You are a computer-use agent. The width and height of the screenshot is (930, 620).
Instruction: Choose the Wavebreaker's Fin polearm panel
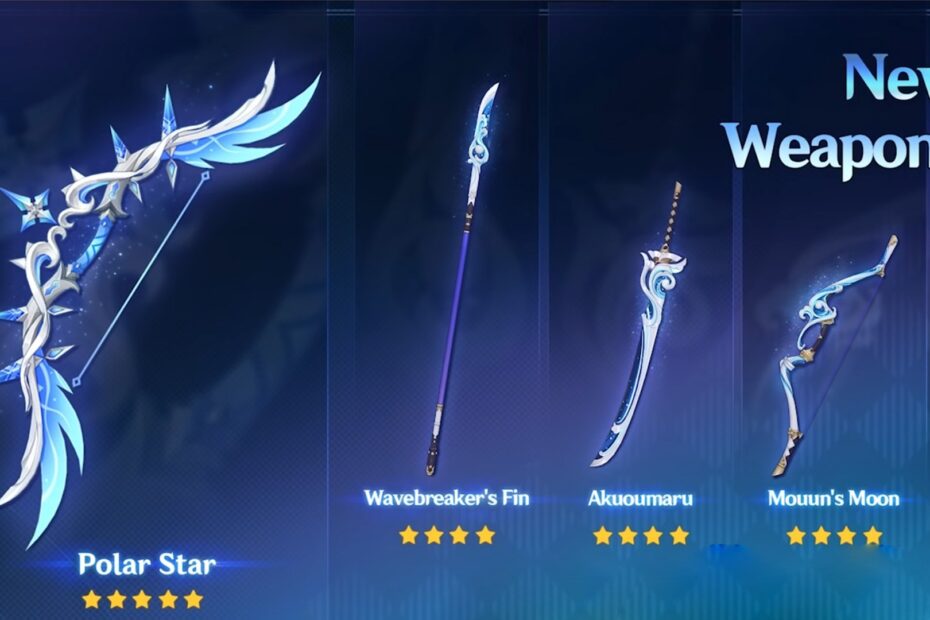pos(446,300)
